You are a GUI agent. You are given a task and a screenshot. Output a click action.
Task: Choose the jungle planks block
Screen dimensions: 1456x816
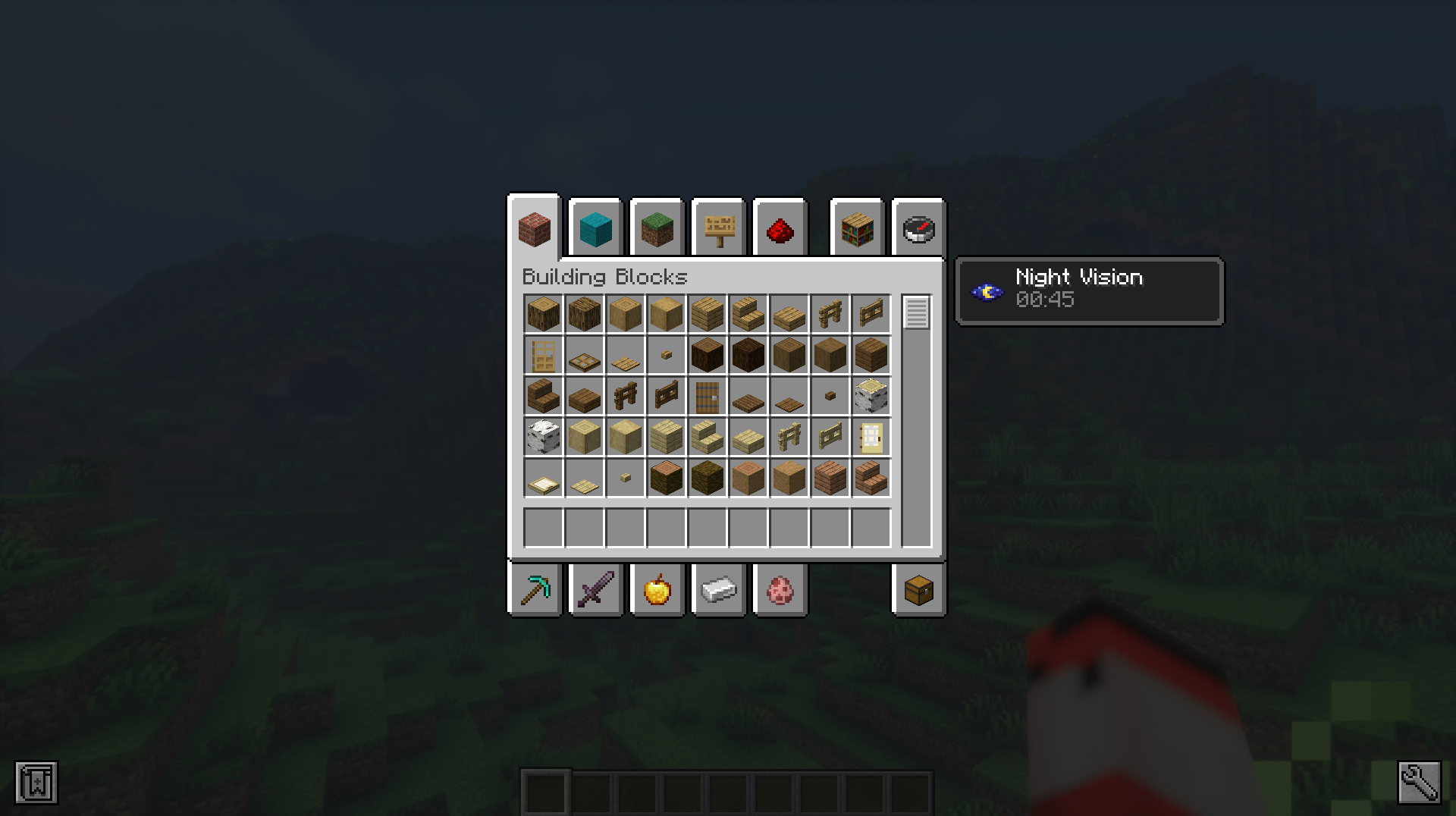(x=830, y=479)
